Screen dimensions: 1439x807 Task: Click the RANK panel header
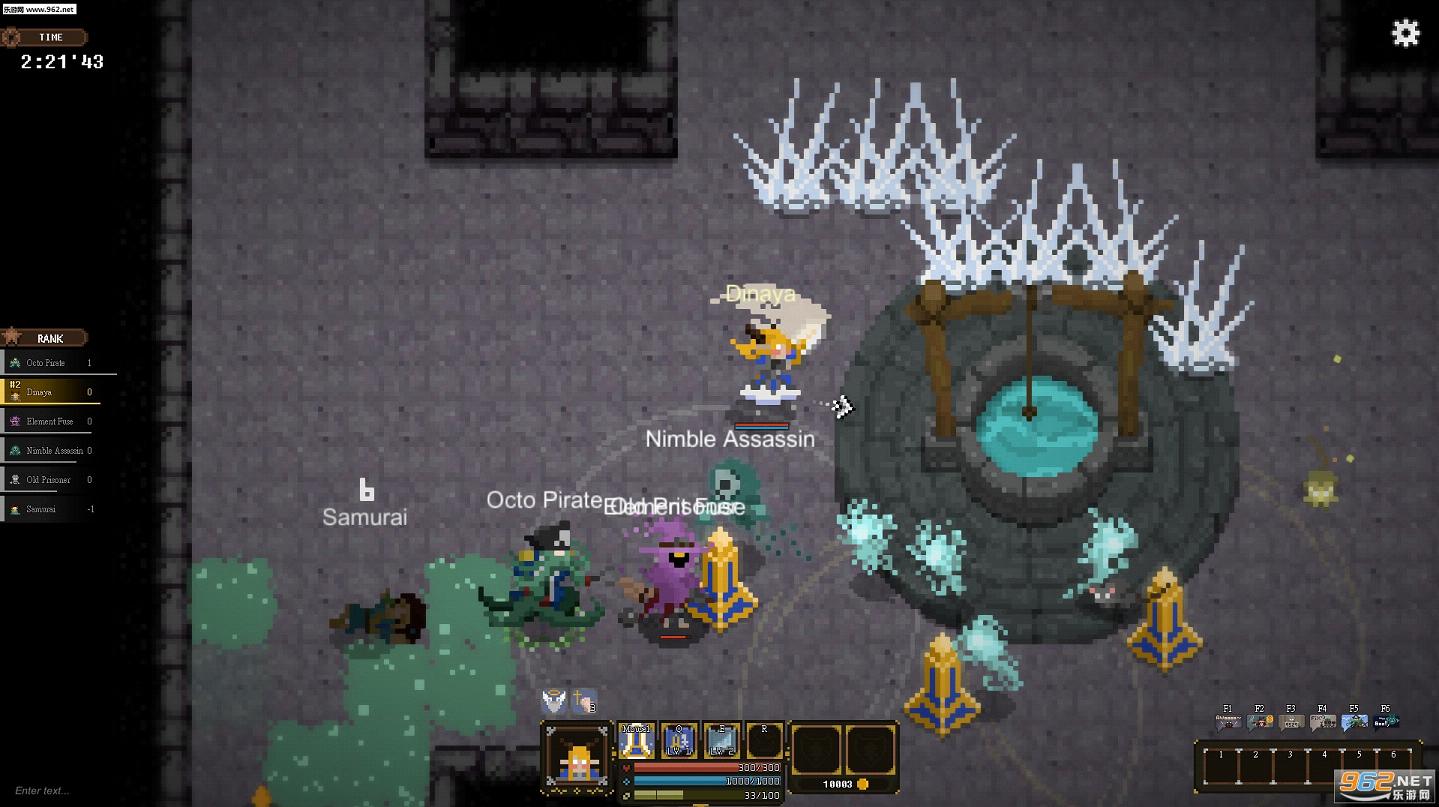click(48, 338)
